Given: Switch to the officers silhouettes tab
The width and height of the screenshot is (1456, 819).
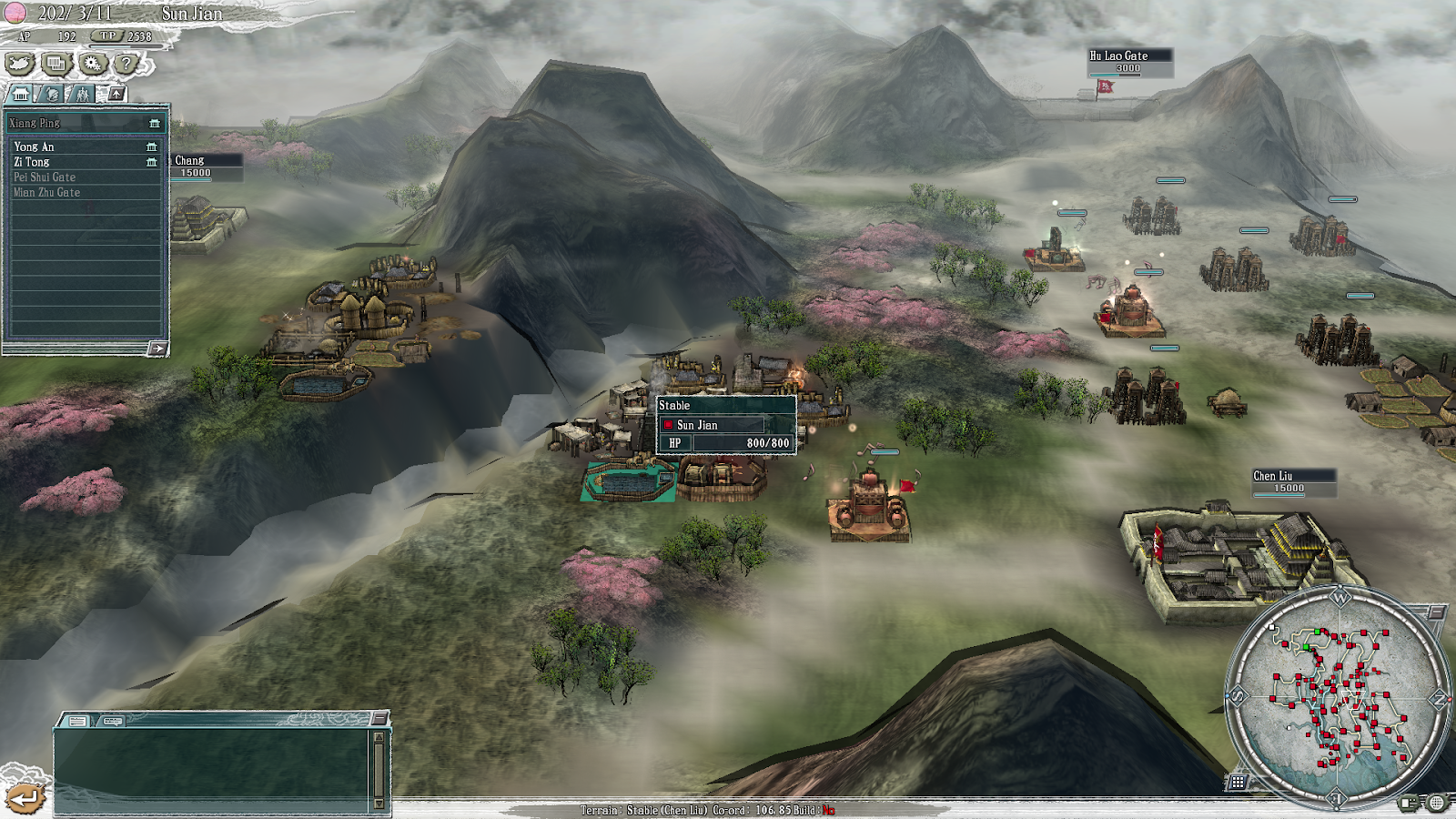Looking at the screenshot, I should (x=83, y=94).
